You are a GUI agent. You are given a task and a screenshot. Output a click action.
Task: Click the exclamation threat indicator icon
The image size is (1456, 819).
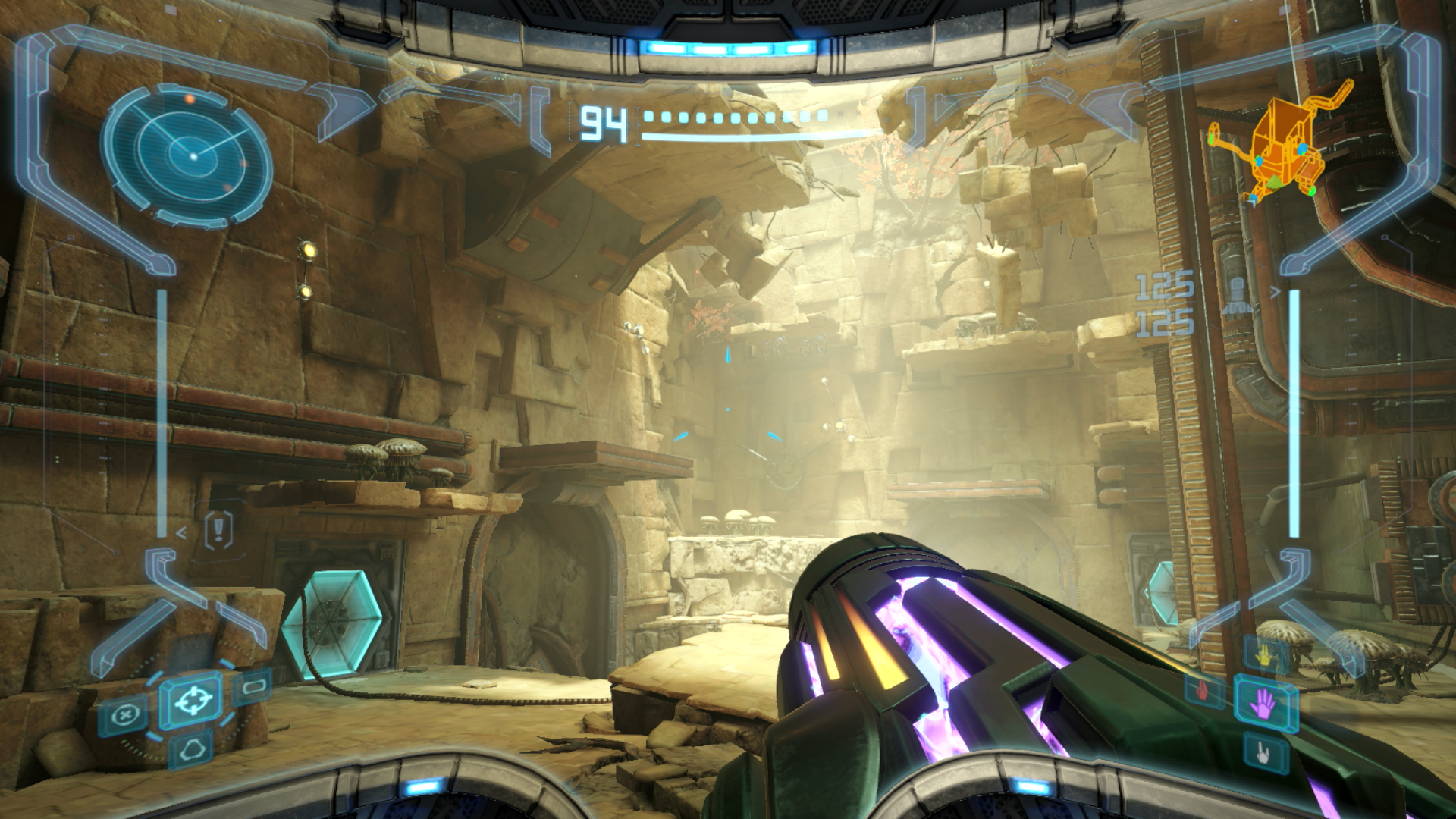219,528
